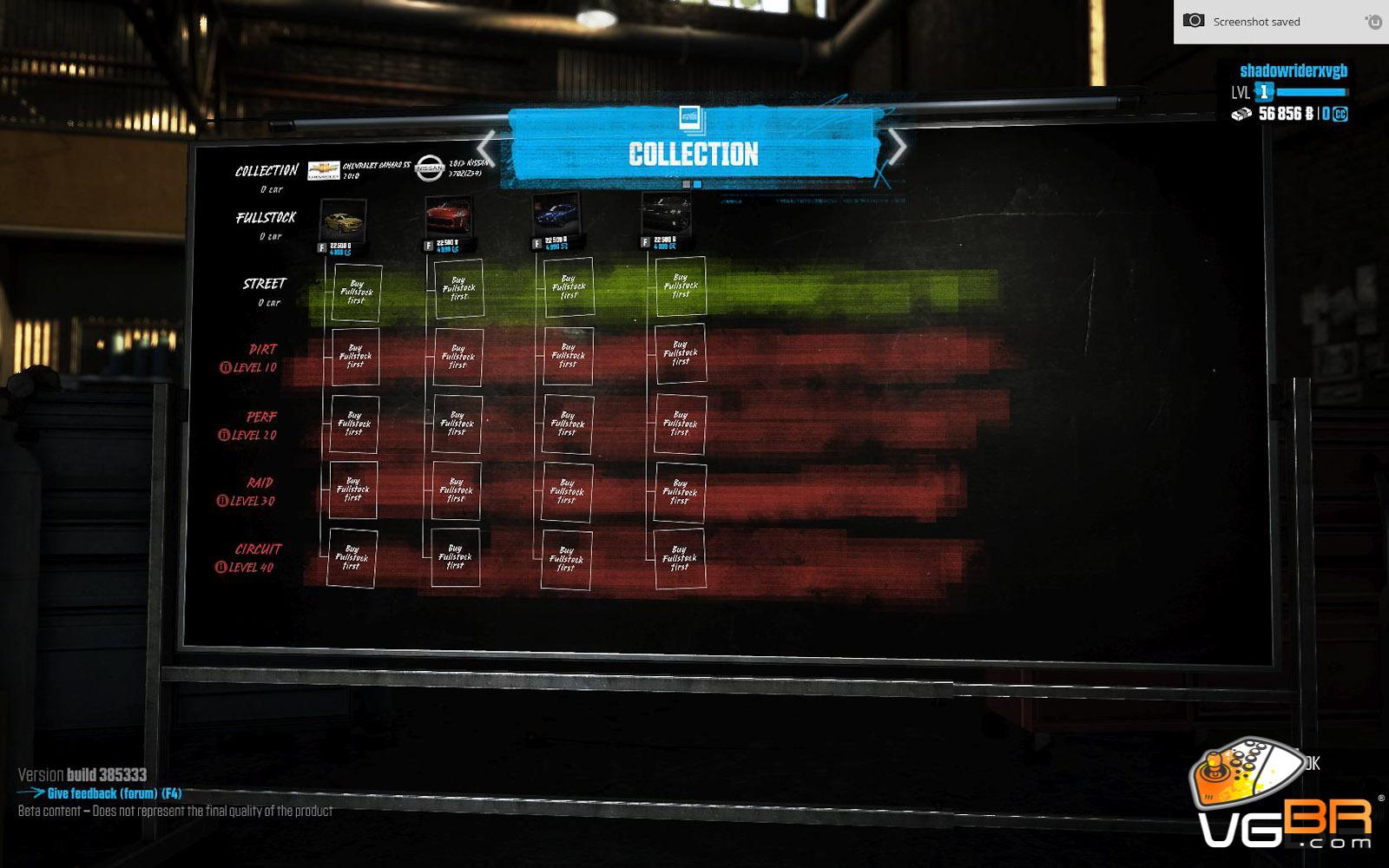Open the Give feedback (forum) link
The height and width of the screenshot is (868, 1389).
(x=114, y=793)
